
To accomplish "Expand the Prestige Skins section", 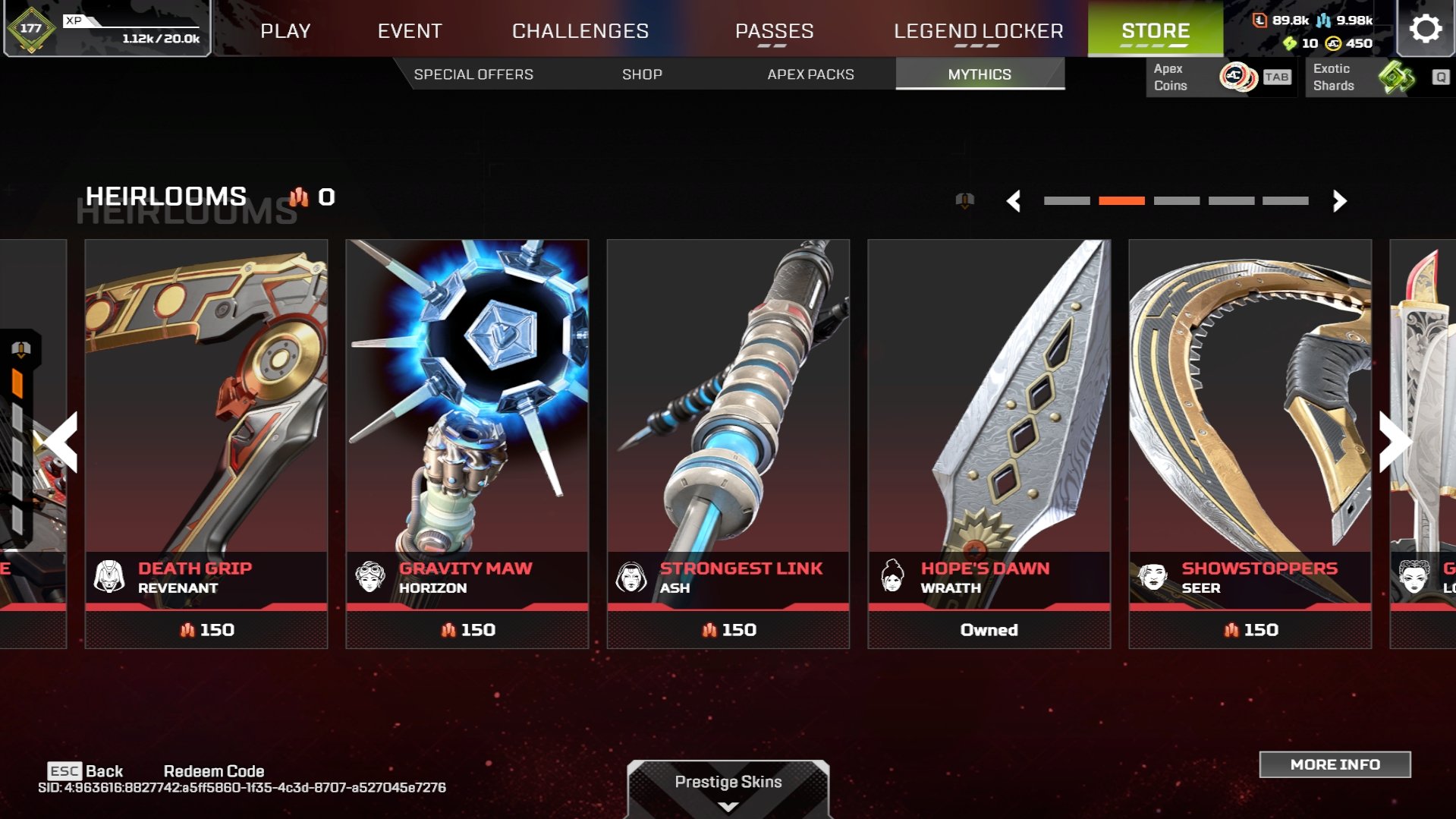I will point(728,788).
